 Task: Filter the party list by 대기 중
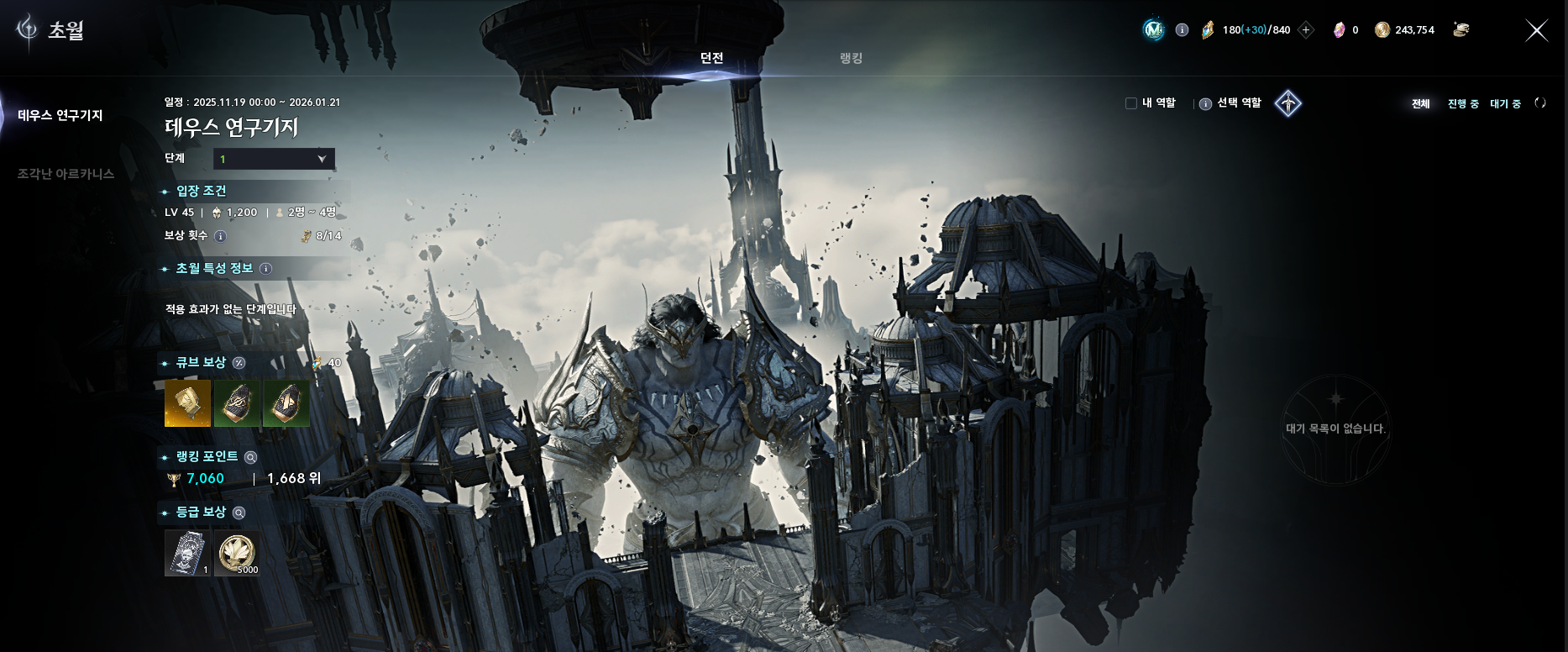(1505, 103)
